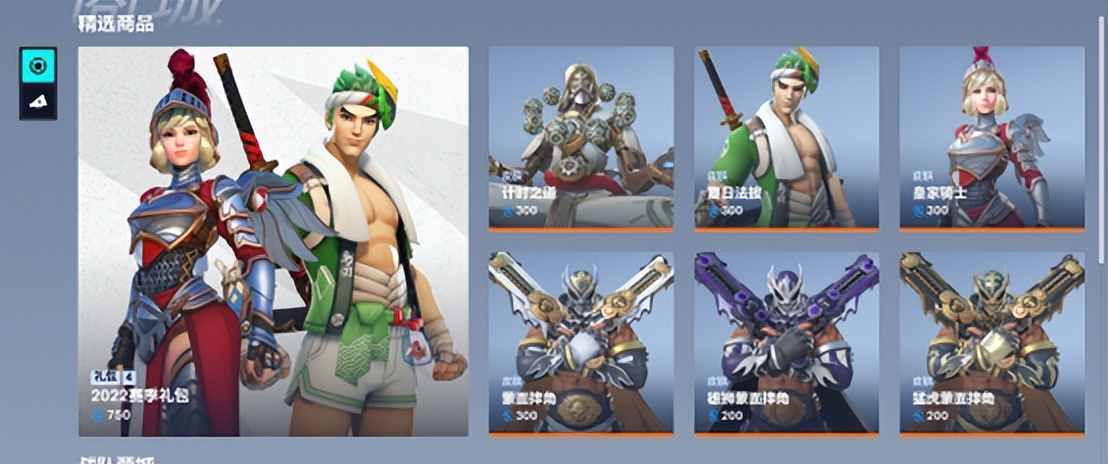Viewport: 1108px width, 464px height.
Task: Switch to the dark megaphone-icon side tab
Action: [38, 101]
